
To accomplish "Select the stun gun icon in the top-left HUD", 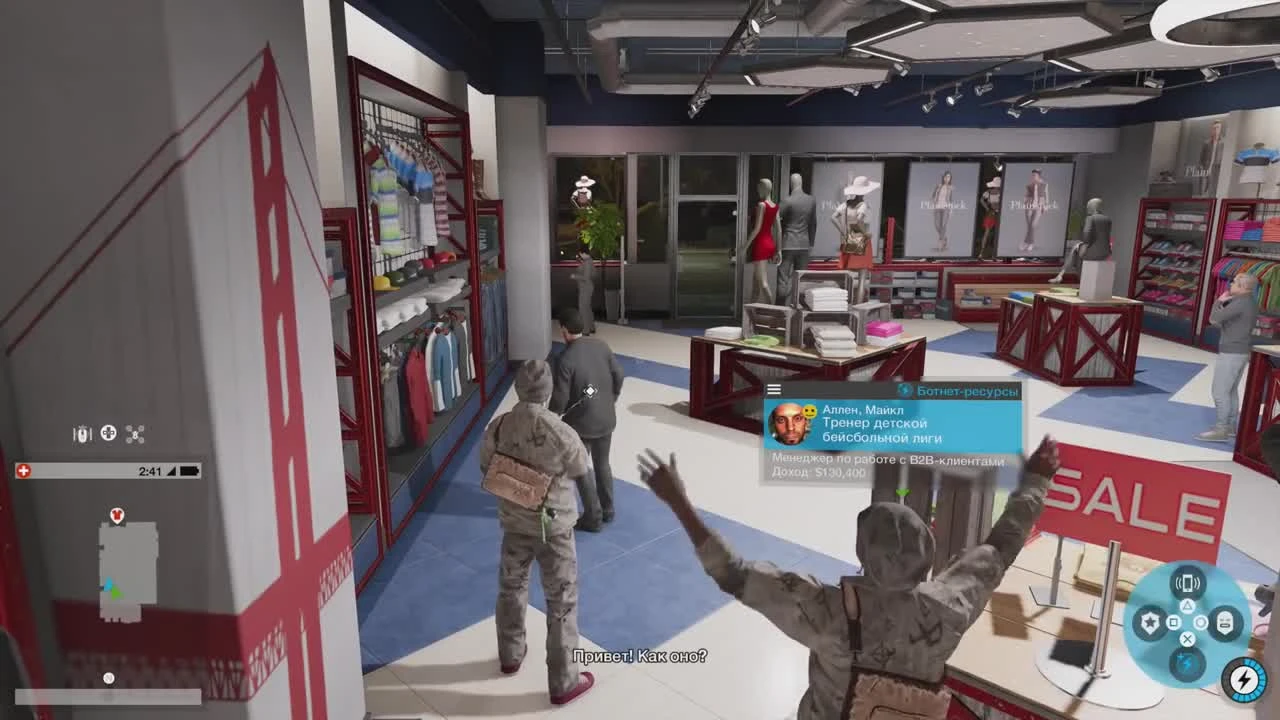I will click(x=82, y=432).
